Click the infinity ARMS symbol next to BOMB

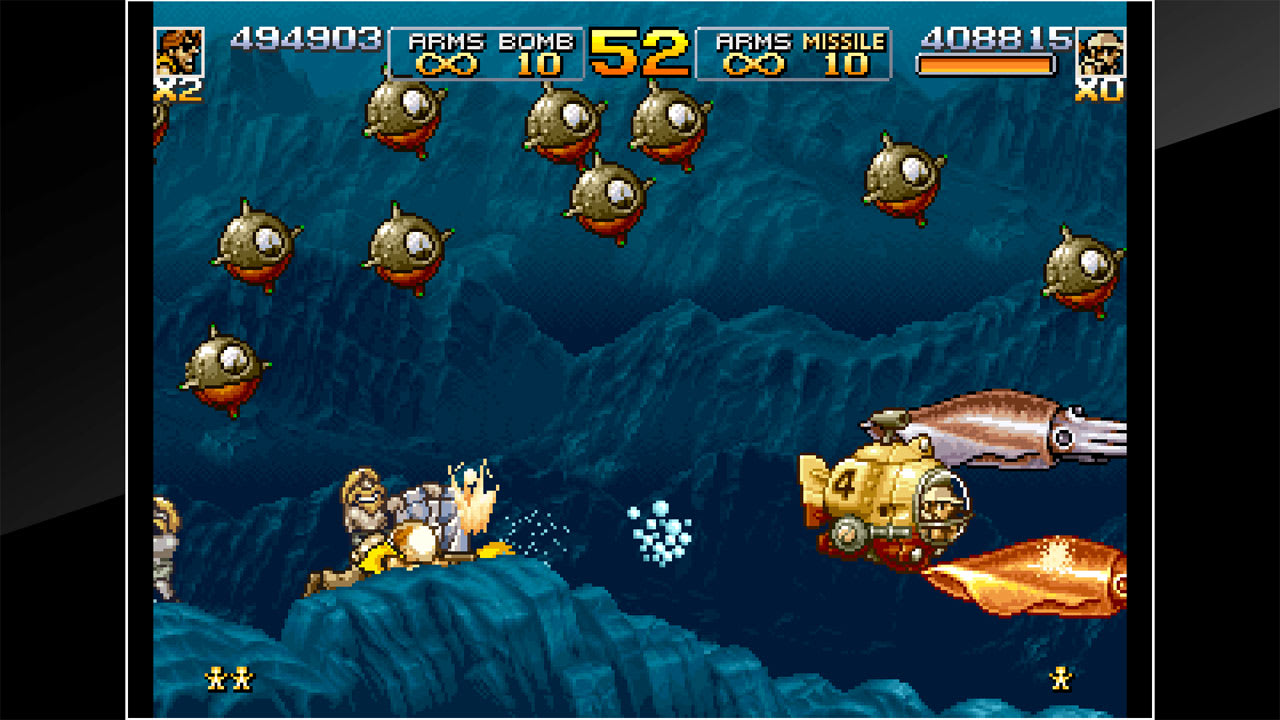point(445,62)
